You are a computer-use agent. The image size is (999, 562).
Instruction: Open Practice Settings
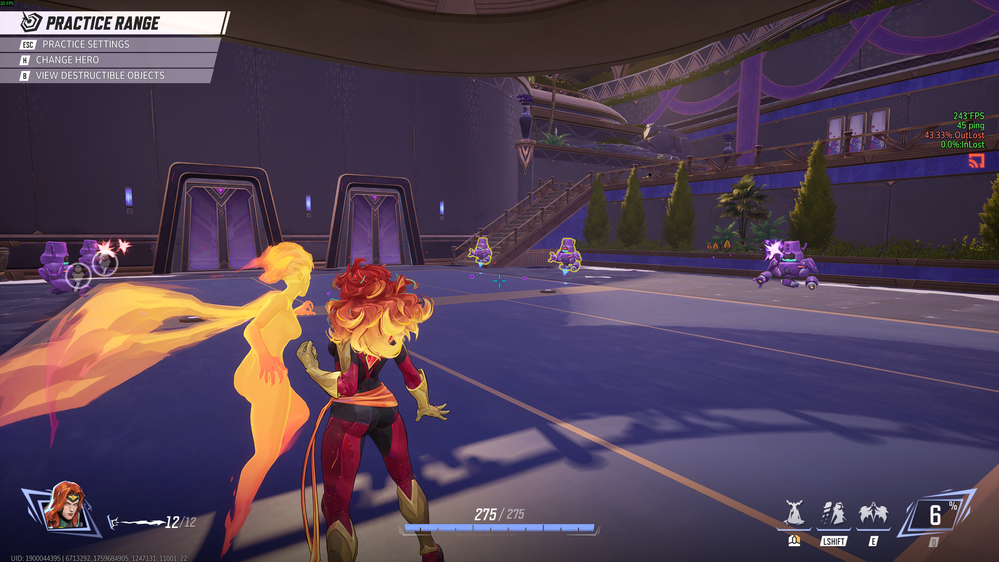85,44
